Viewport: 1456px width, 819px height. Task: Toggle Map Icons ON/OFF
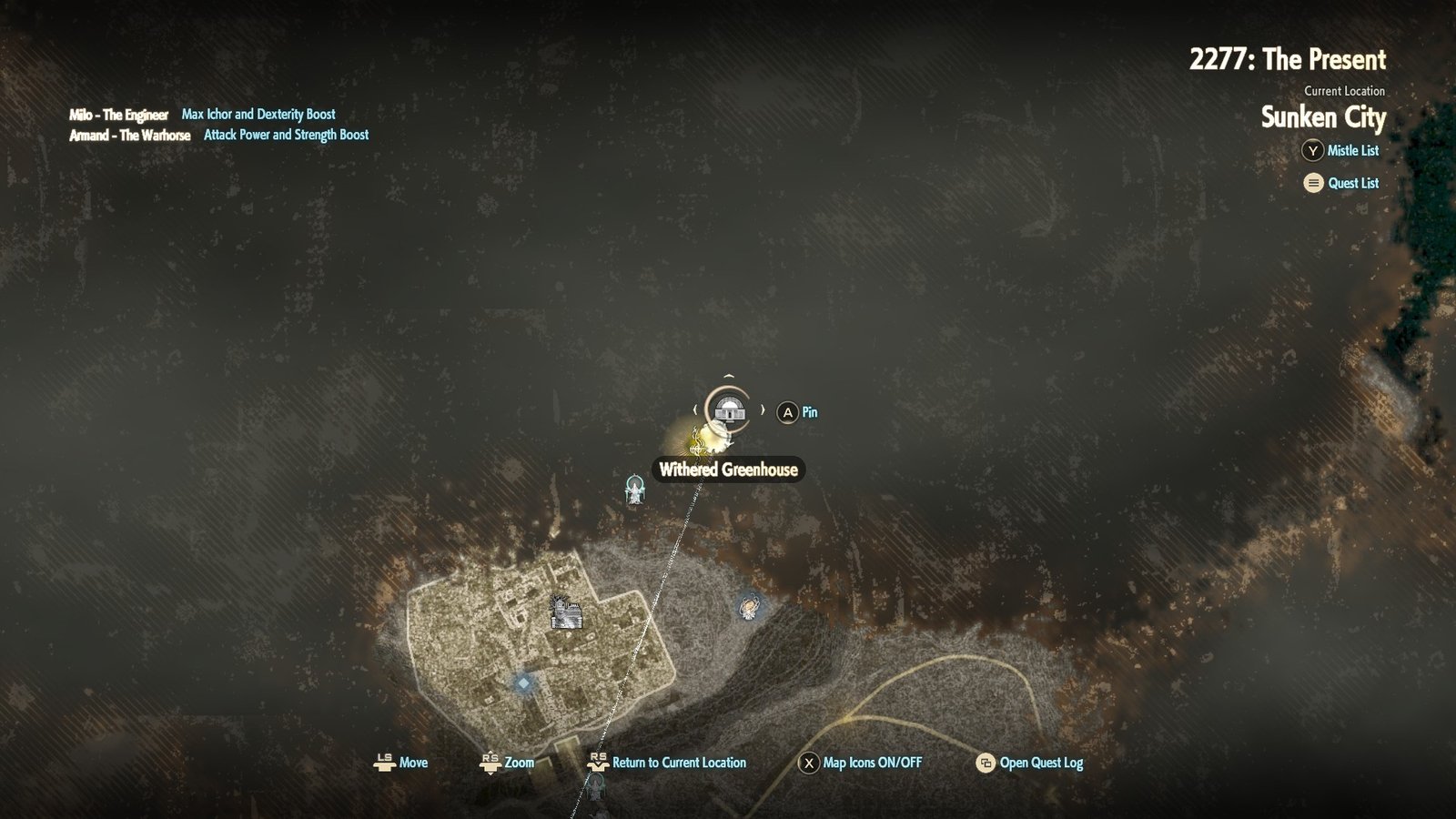coord(860,763)
